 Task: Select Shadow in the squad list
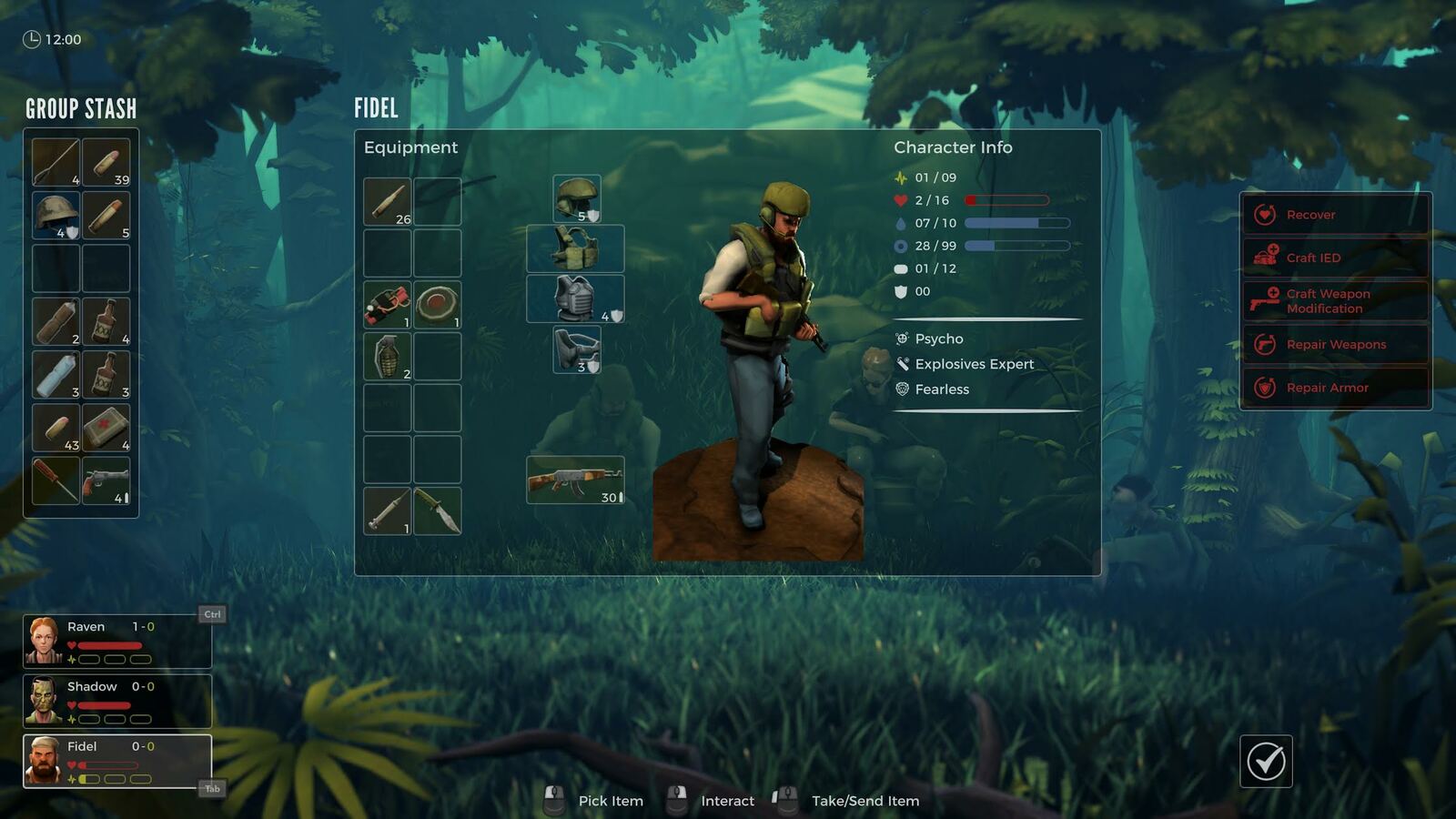click(116, 701)
